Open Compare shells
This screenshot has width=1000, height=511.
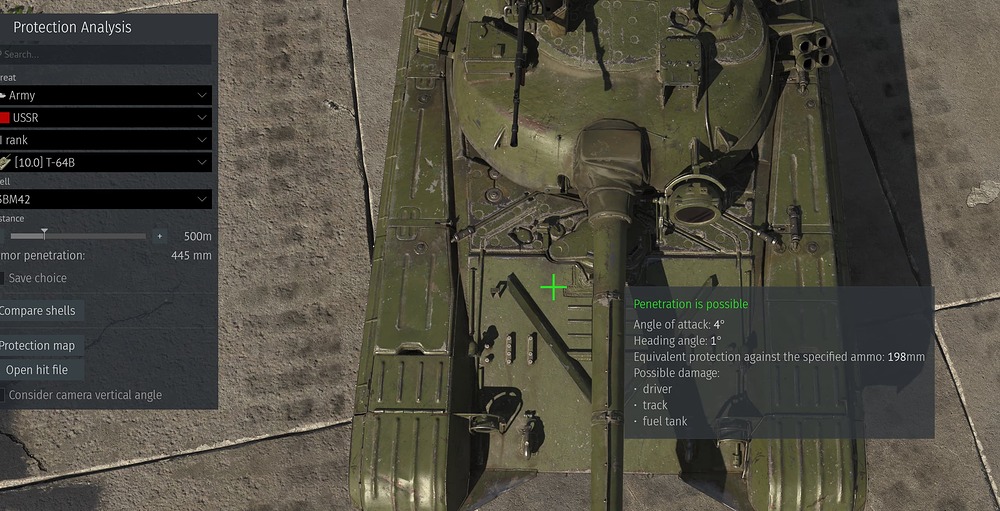[x=38, y=311]
